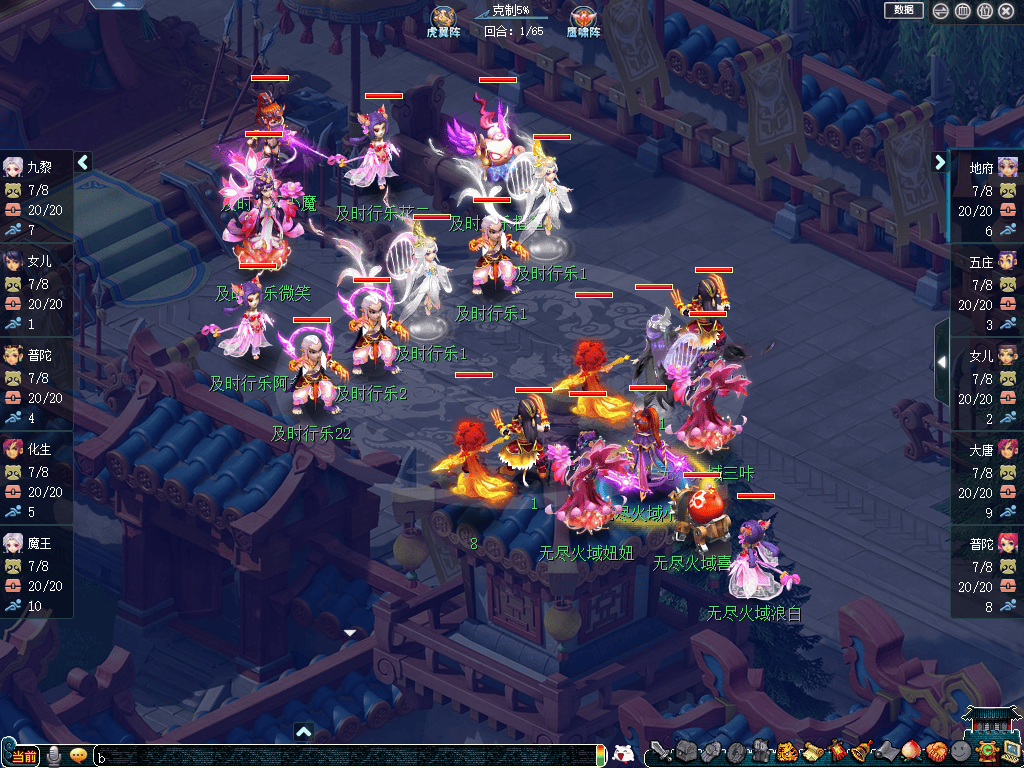Image resolution: width=1024 pixels, height=768 pixels.
Task: Select the 地府 team member row
Action: pyautogui.click(x=987, y=197)
